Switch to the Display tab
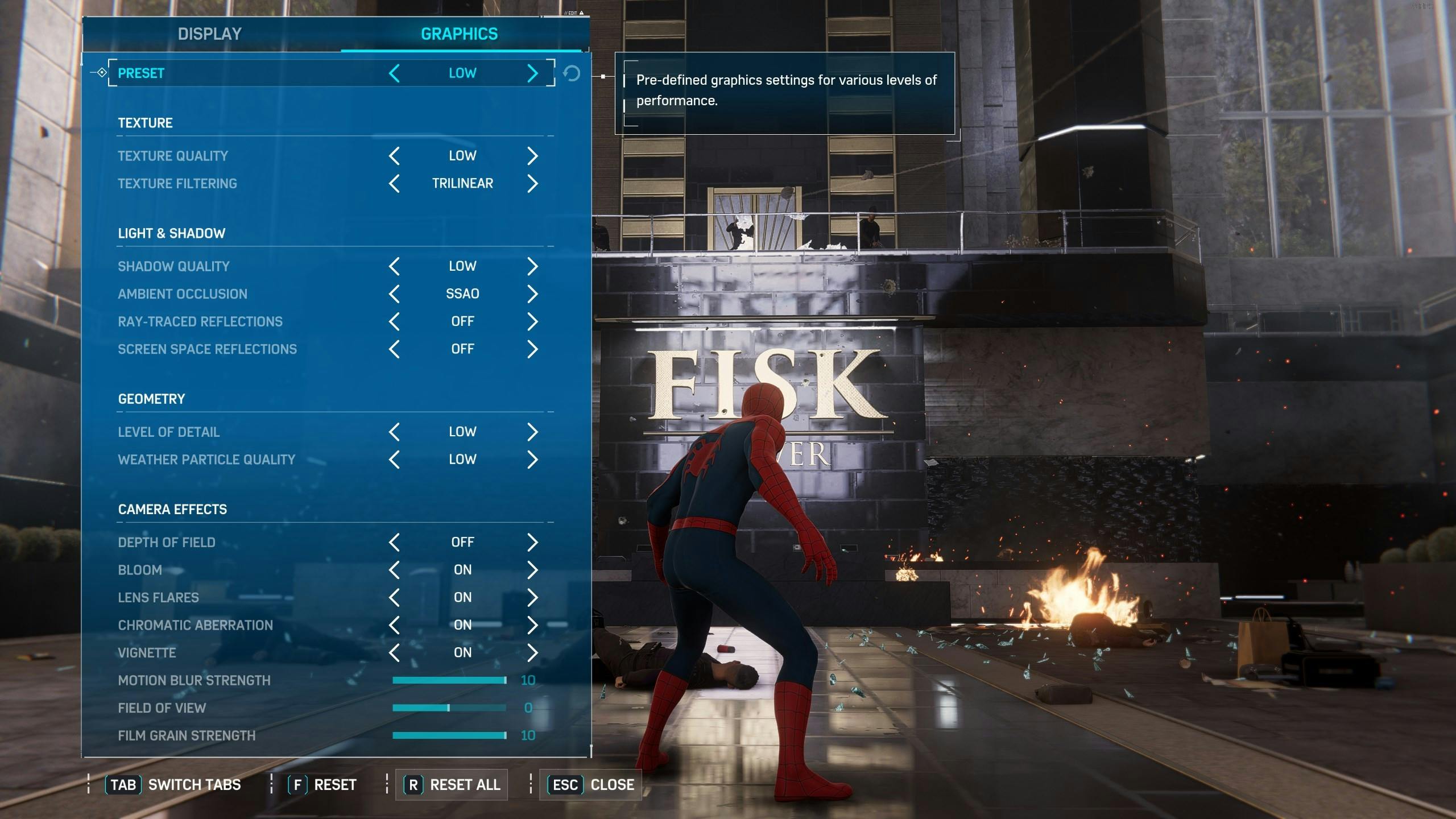The width and height of the screenshot is (1456, 819). point(209,34)
